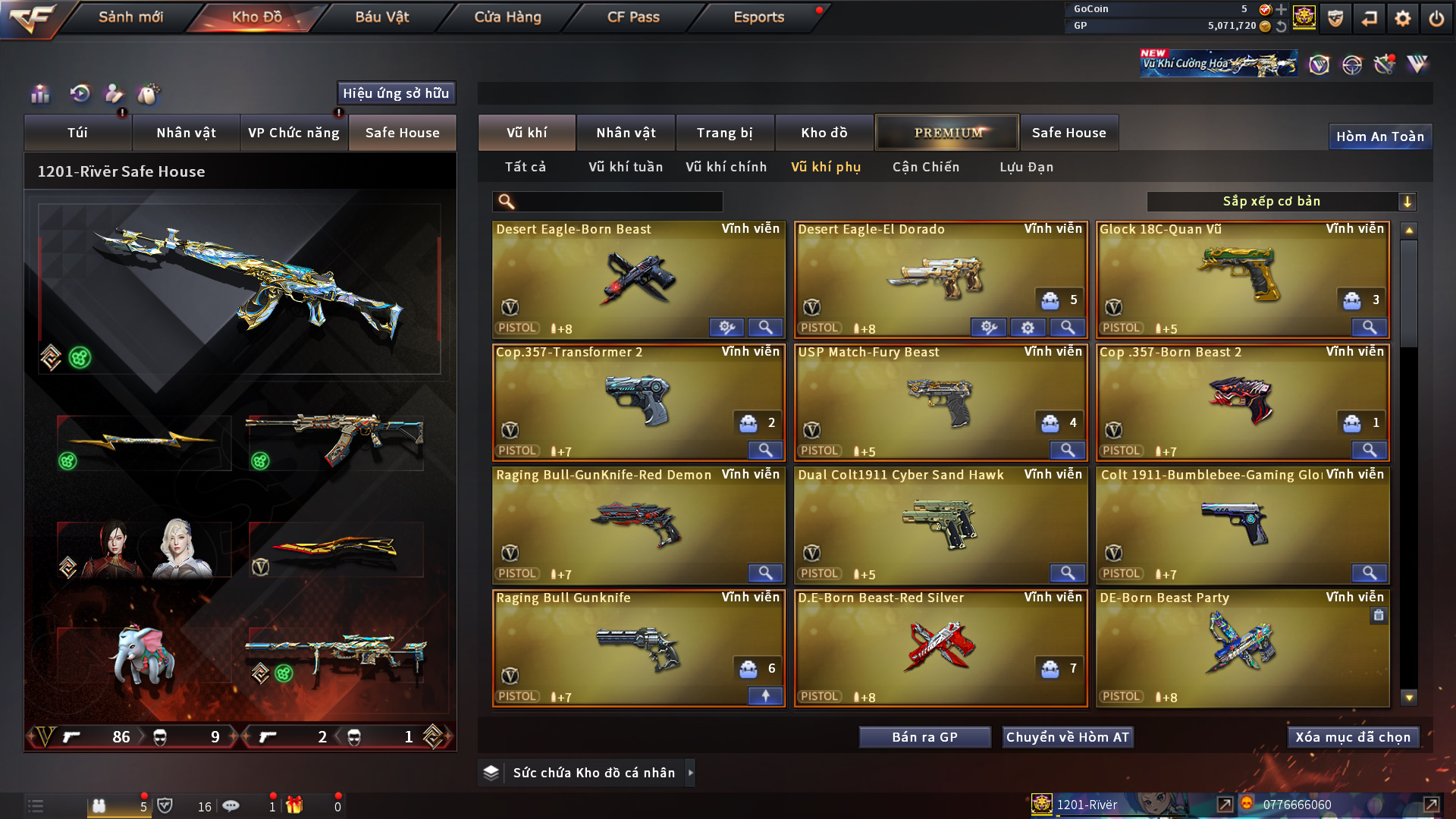The height and width of the screenshot is (819, 1456).
Task: Open the CF Pass menu
Action: tap(633, 17)
